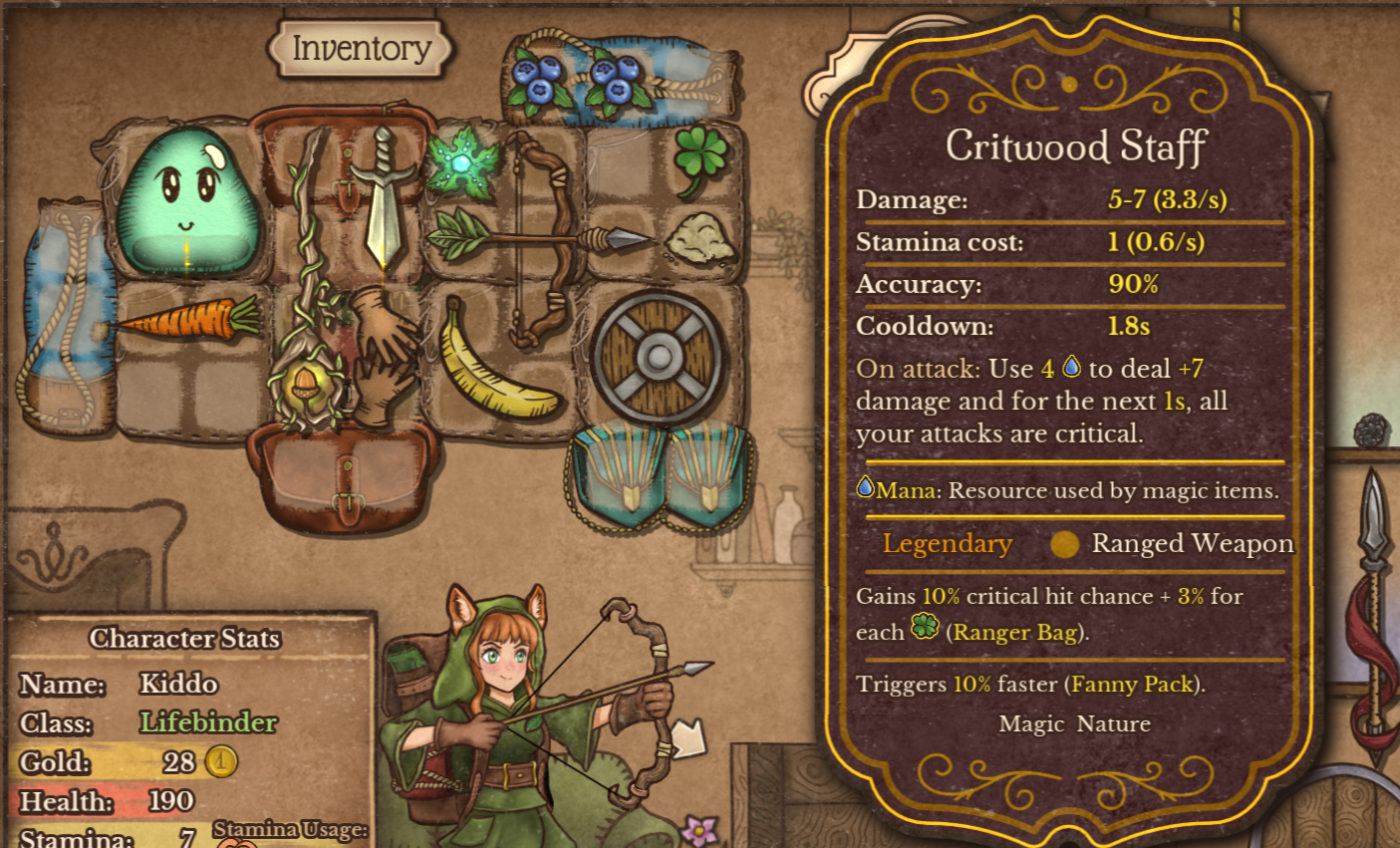Switch to the Inventory tab
Viewport: 1400px width, 848px height.
coord(359,48)
